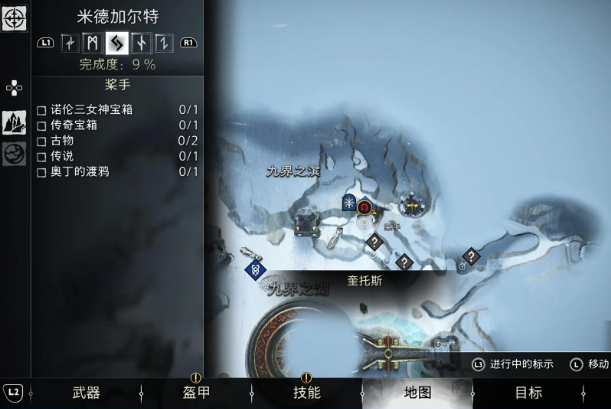Go to the 地图 tab

(x=417, y=392)
